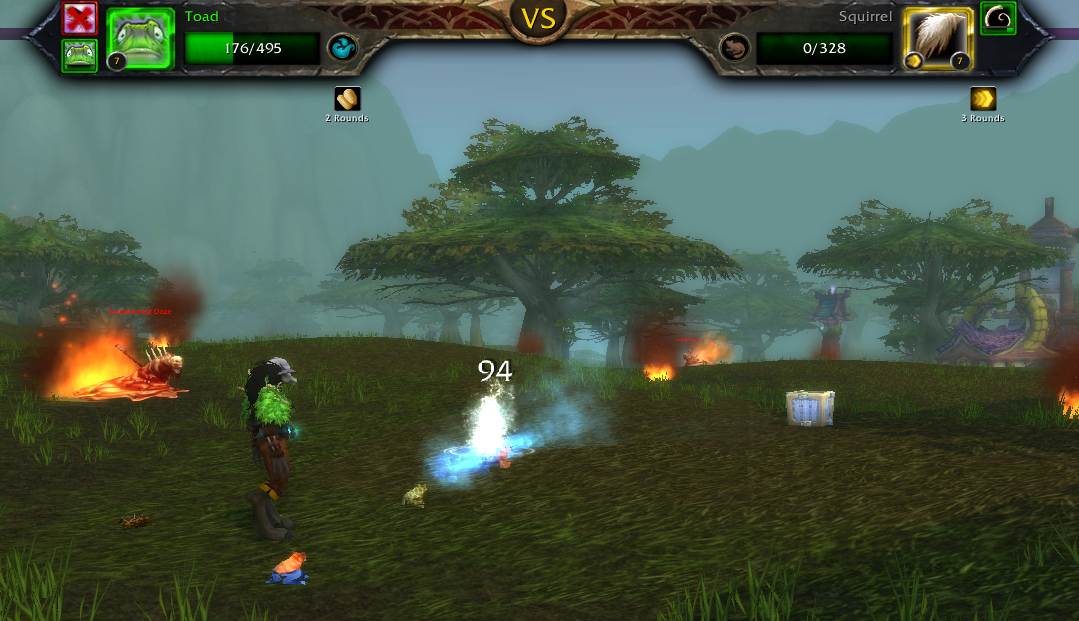Inspect the 3 Rounds speed buff icon
The width and height of the screenshot is (1079, 621).
[983, 99]
